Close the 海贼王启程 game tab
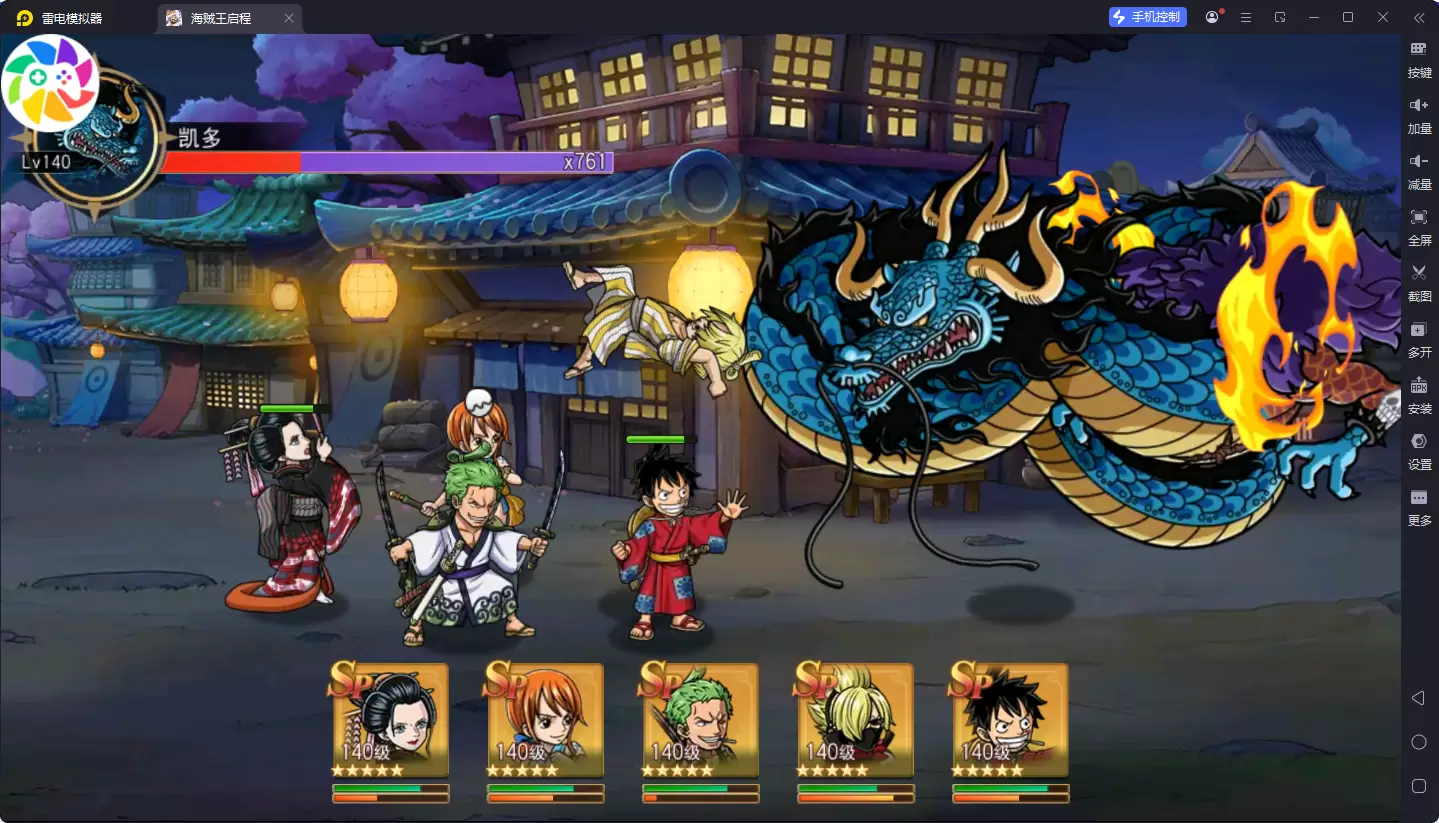Viewport: 1439px width, 823px height. pyautogui.click(x=289, y=18)
